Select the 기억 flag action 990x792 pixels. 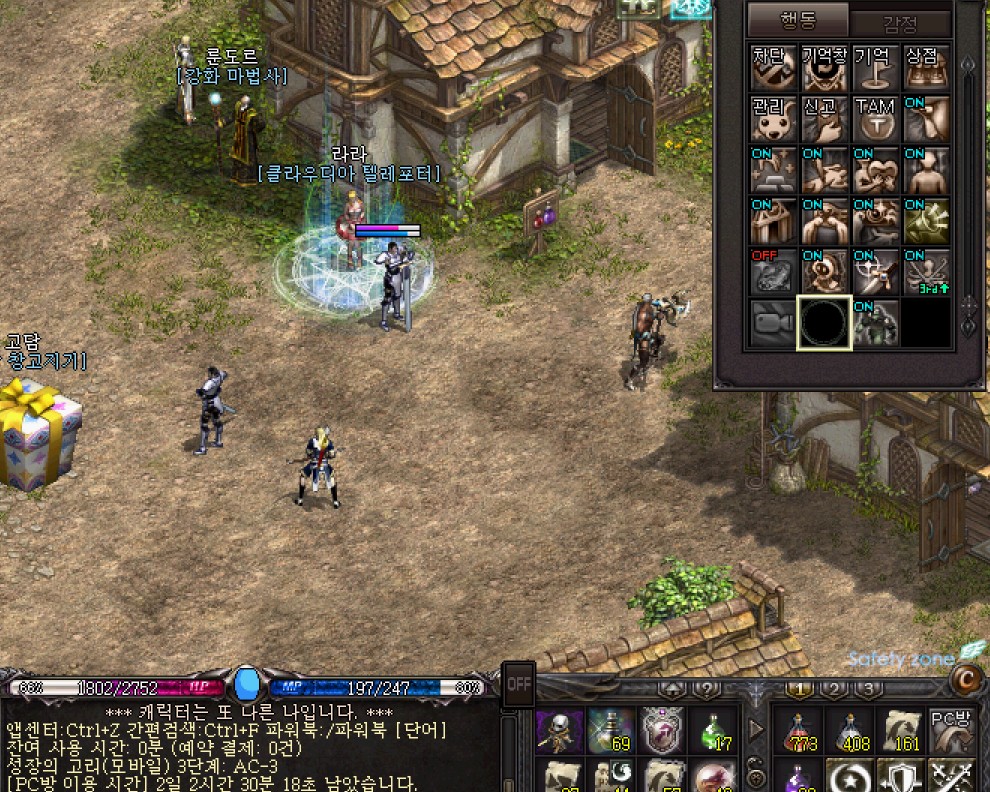tap(876, 67)
